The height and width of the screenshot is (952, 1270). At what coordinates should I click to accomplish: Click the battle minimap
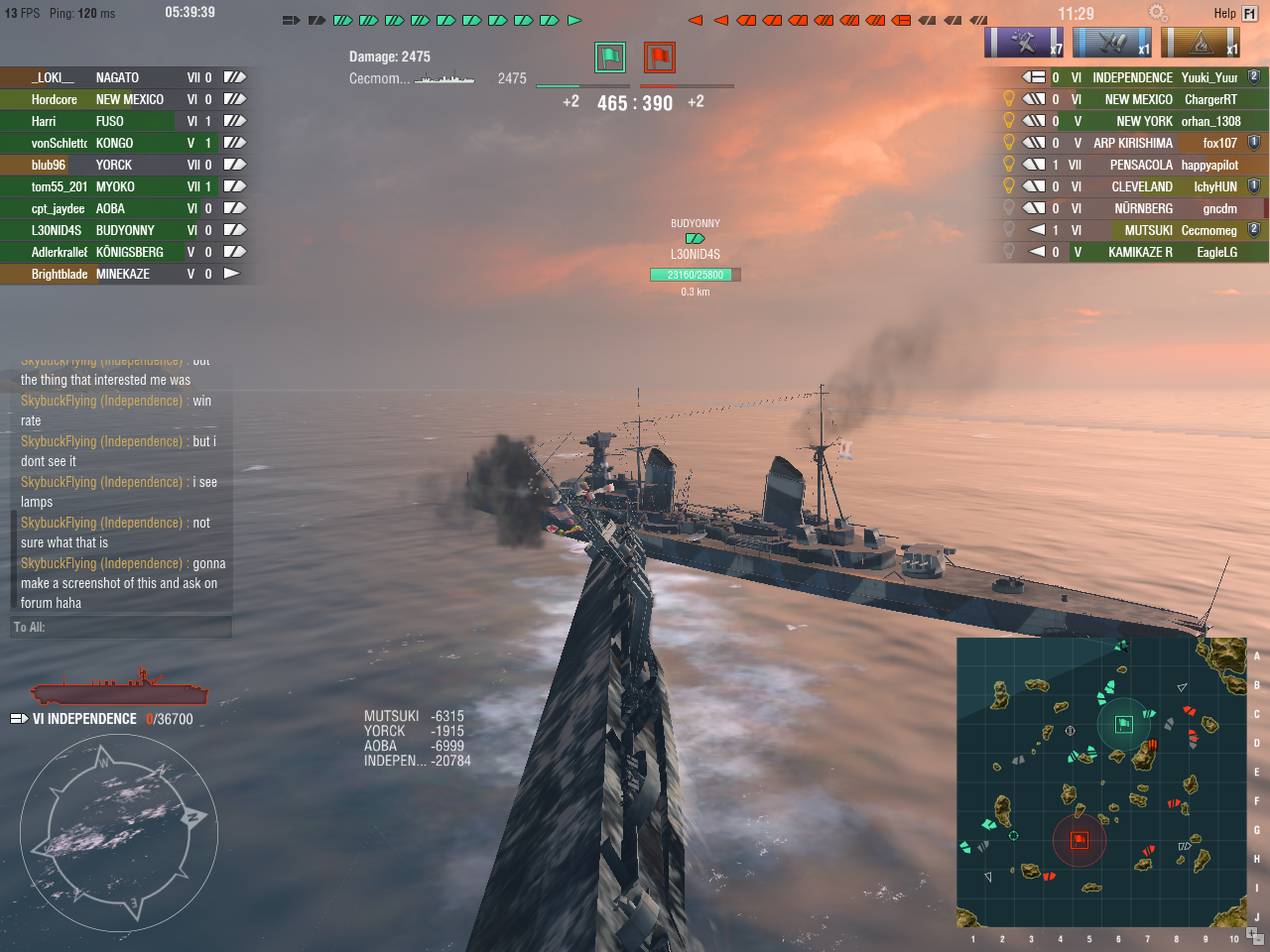pos(1101,782)
